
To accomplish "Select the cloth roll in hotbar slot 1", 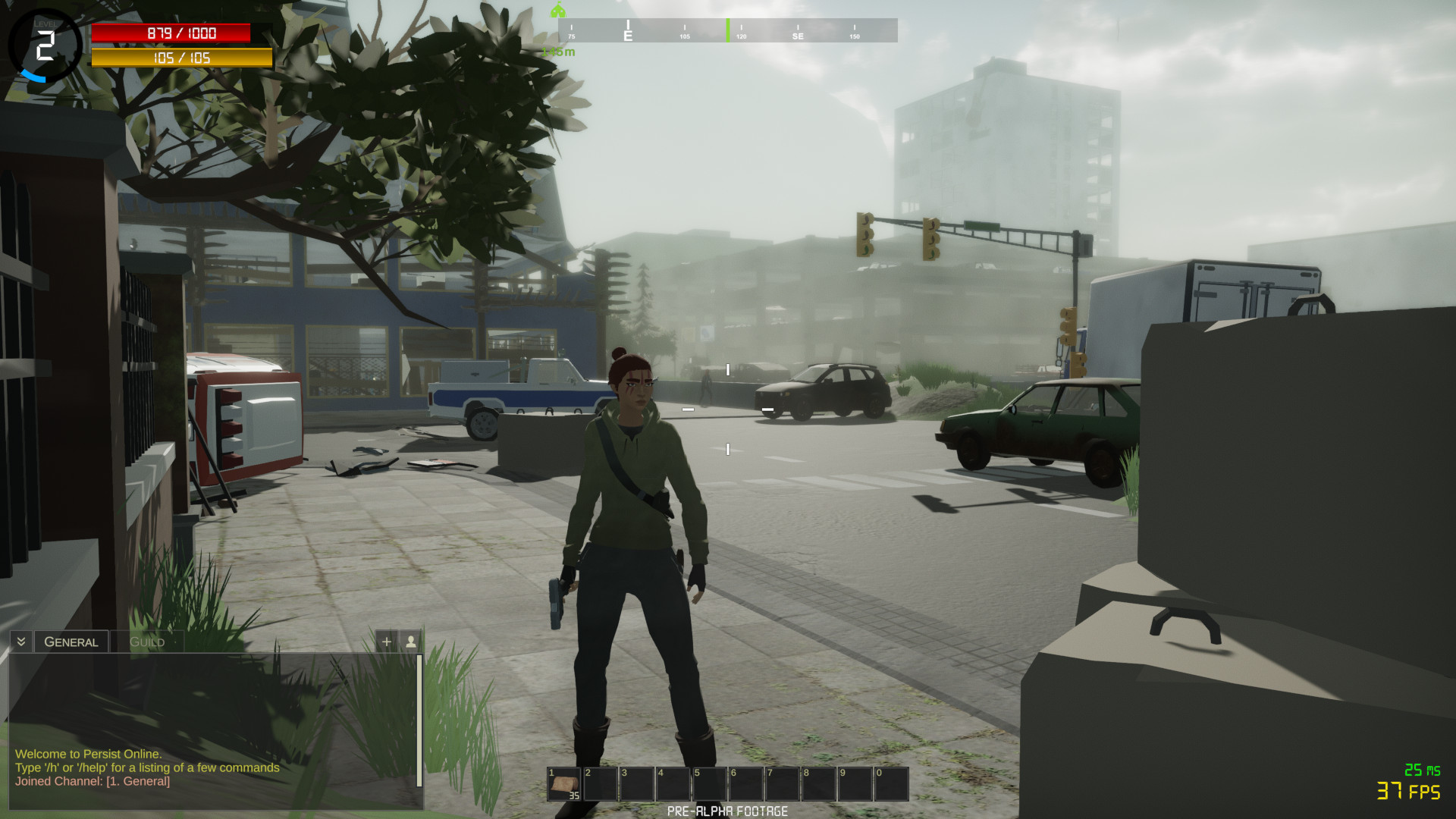I will [564, 784].
